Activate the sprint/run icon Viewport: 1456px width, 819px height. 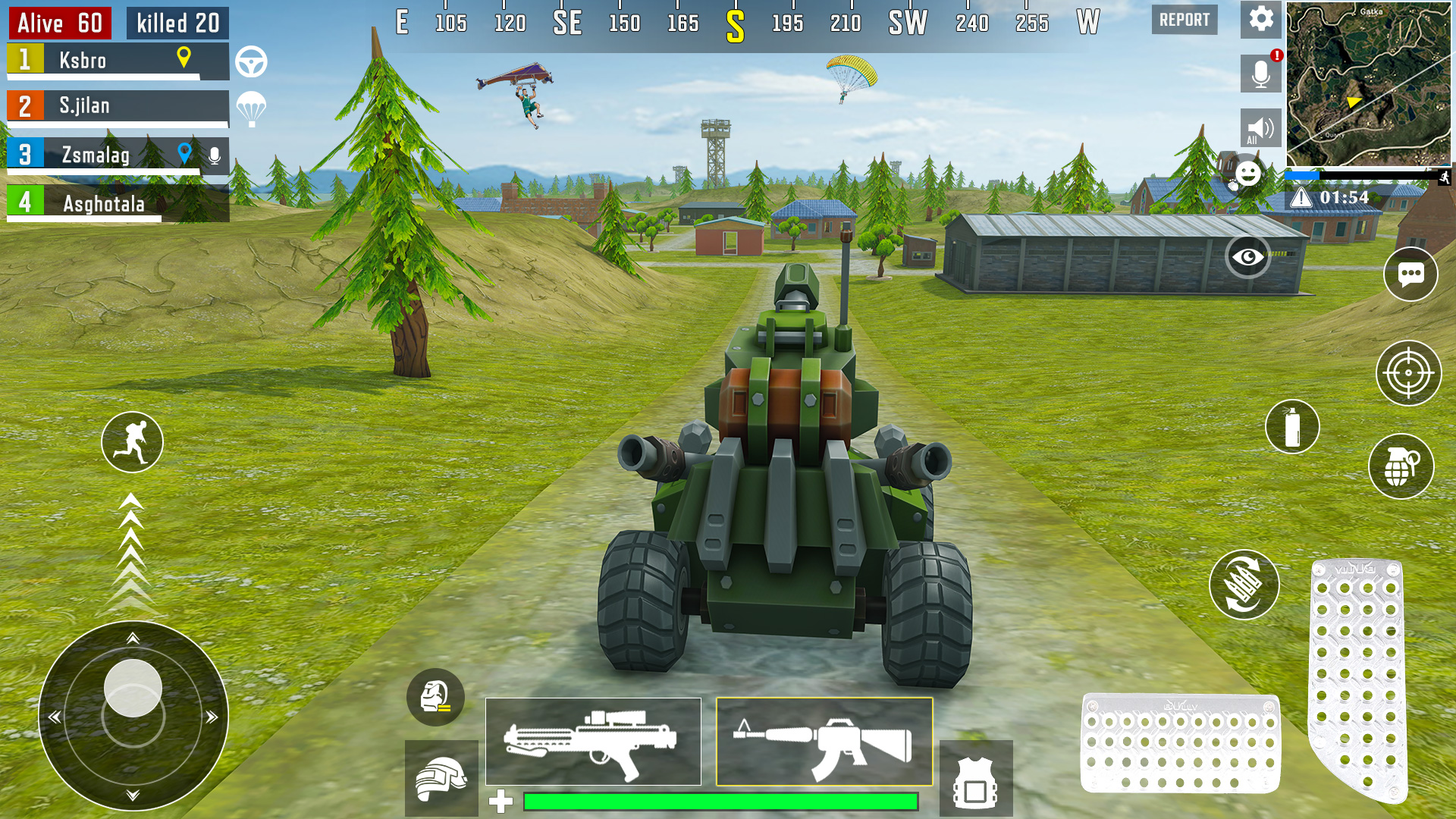132,442
